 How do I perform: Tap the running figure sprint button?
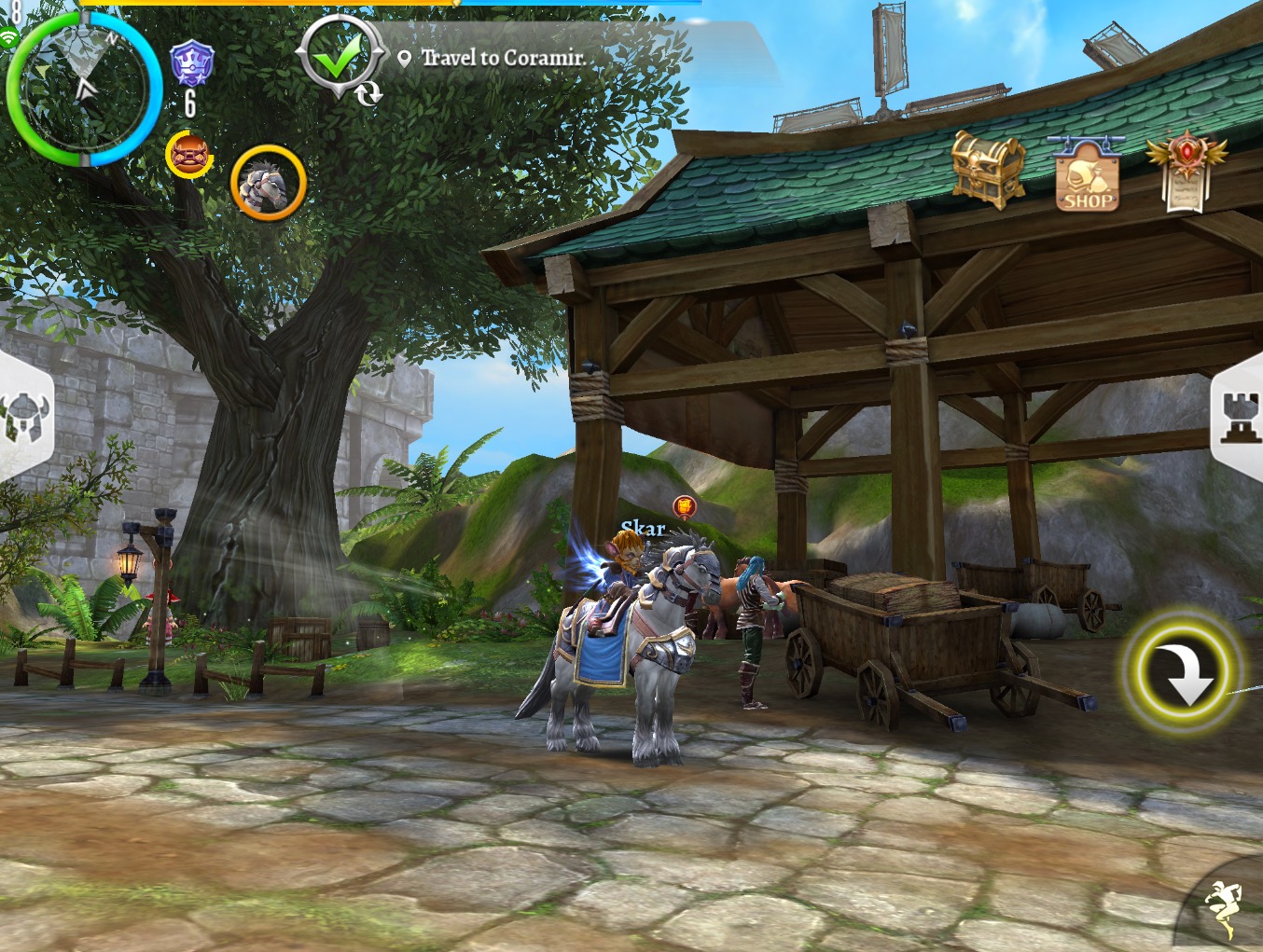[x=1223, y=907]
